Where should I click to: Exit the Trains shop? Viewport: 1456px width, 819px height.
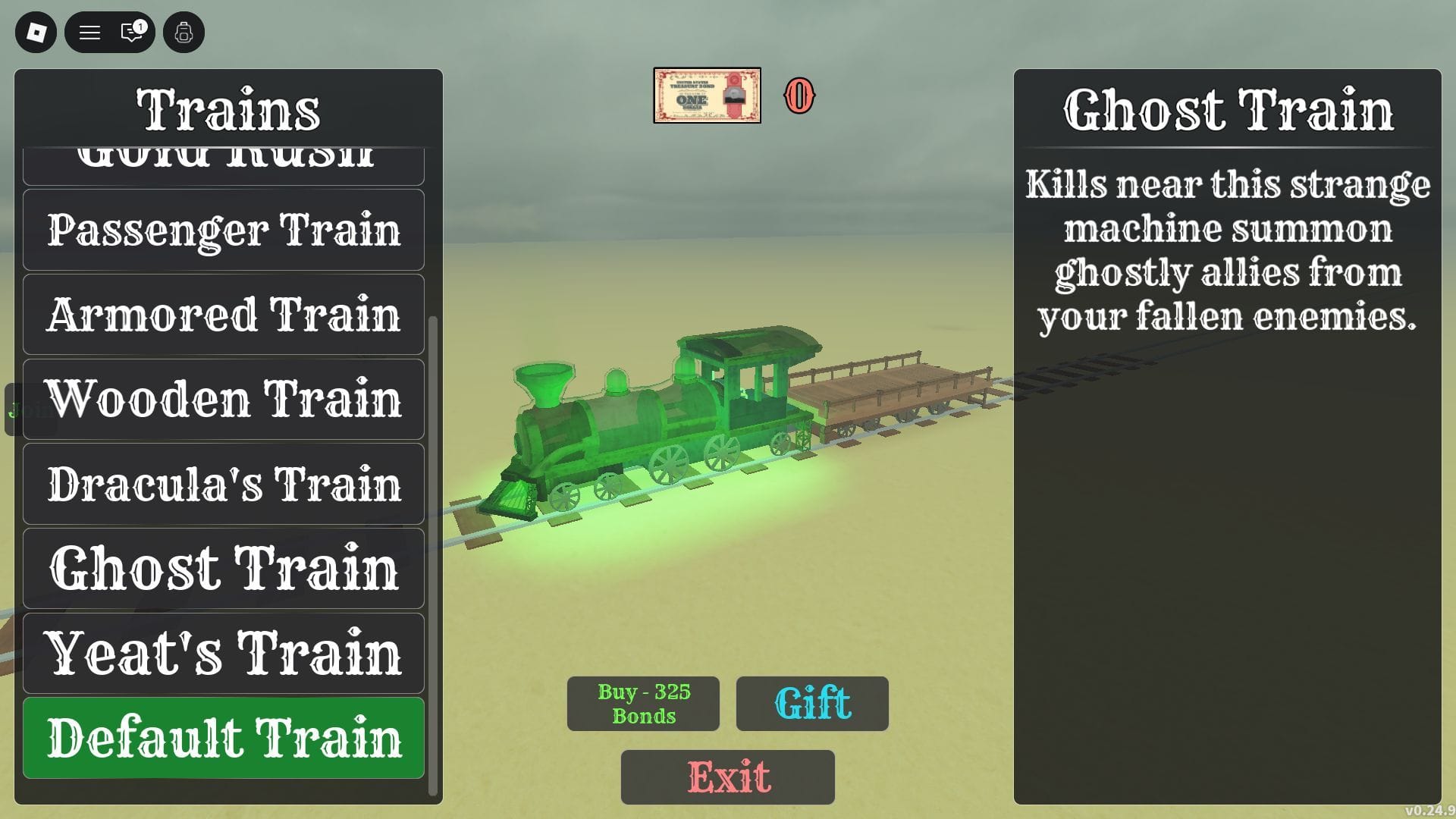point(727,777)
